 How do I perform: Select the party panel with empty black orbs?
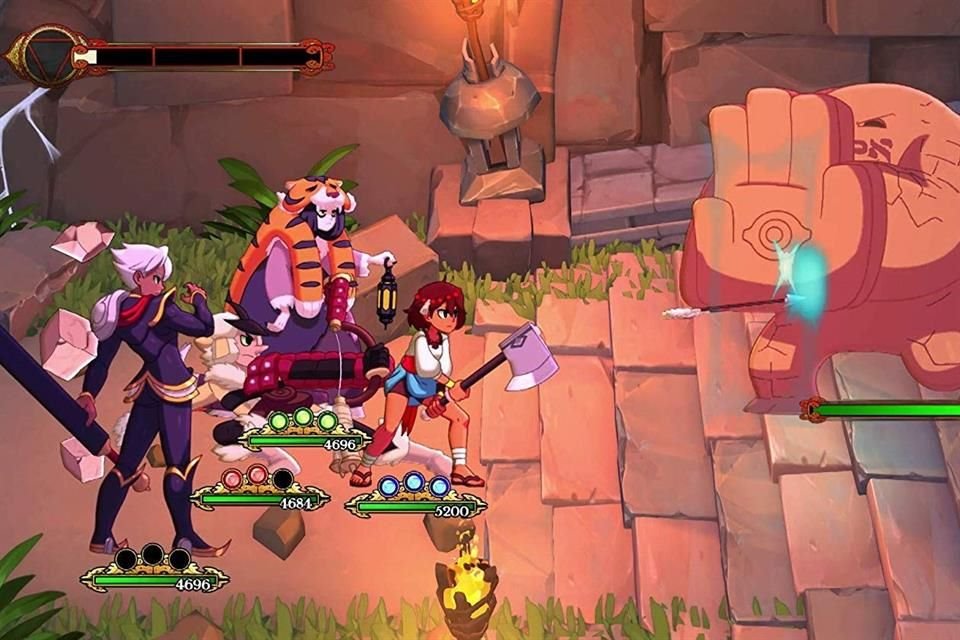(x=153, y=569)
